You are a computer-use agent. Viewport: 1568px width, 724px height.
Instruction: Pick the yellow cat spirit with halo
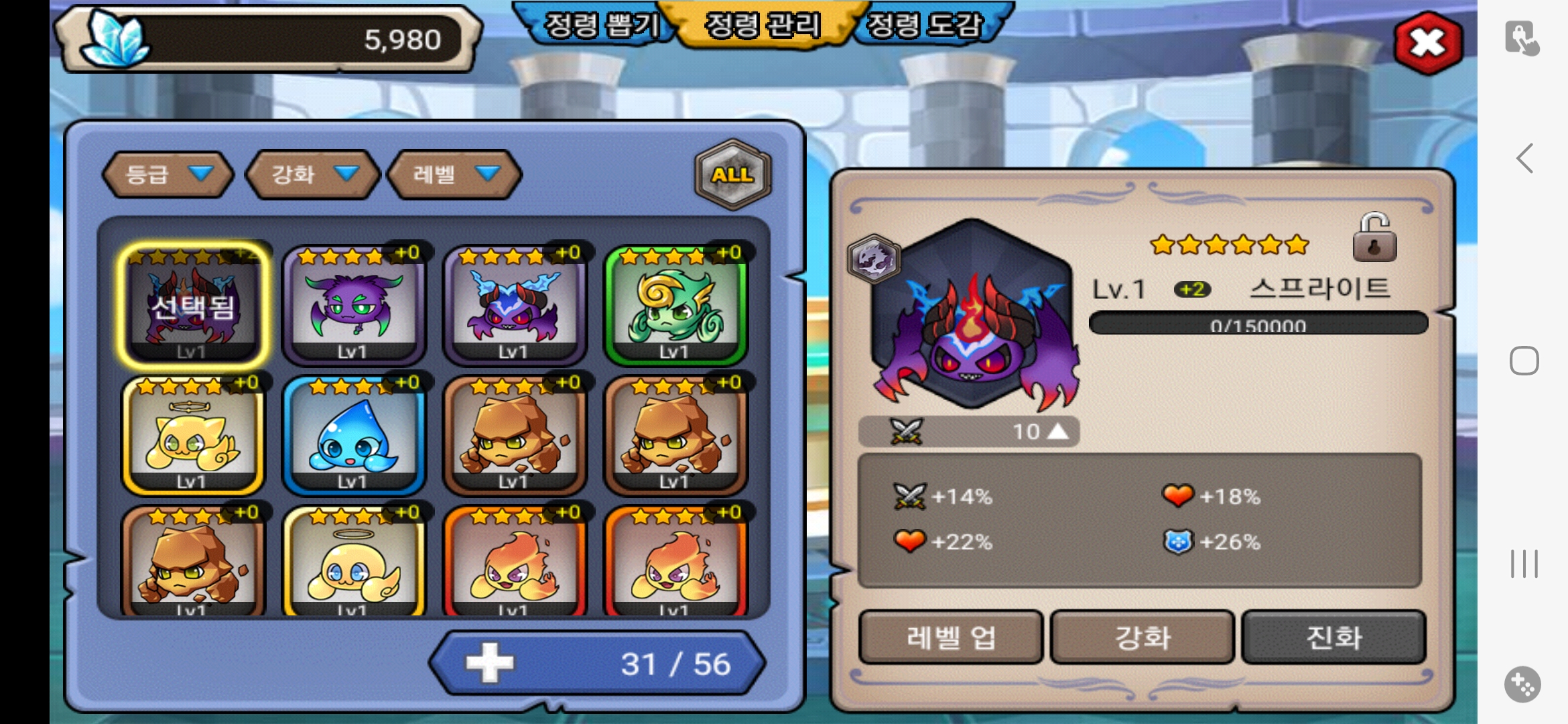(192, 436)
